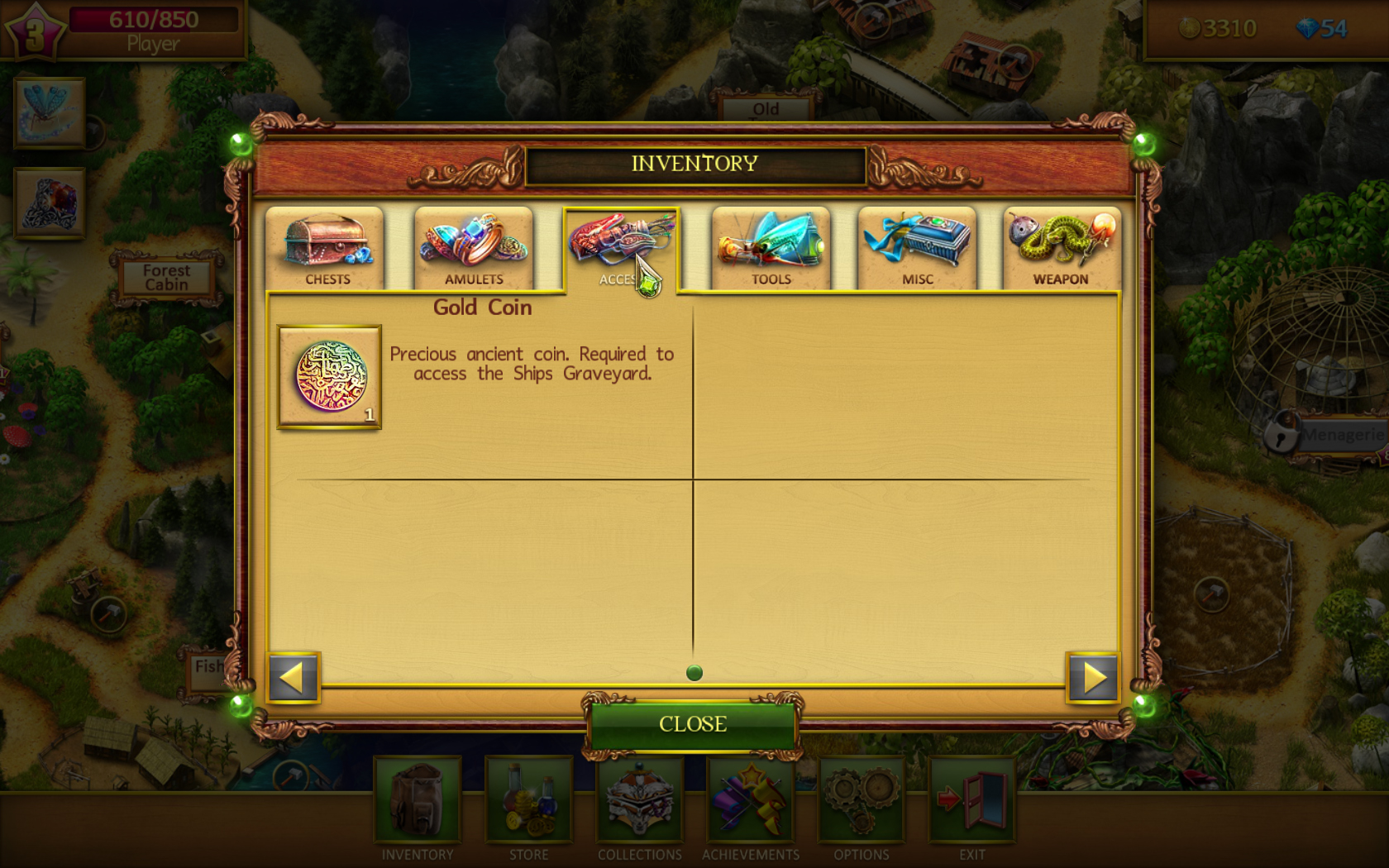Go to the previous inventory page
This screenshot has height=868, width=1389.
[294, 678]
